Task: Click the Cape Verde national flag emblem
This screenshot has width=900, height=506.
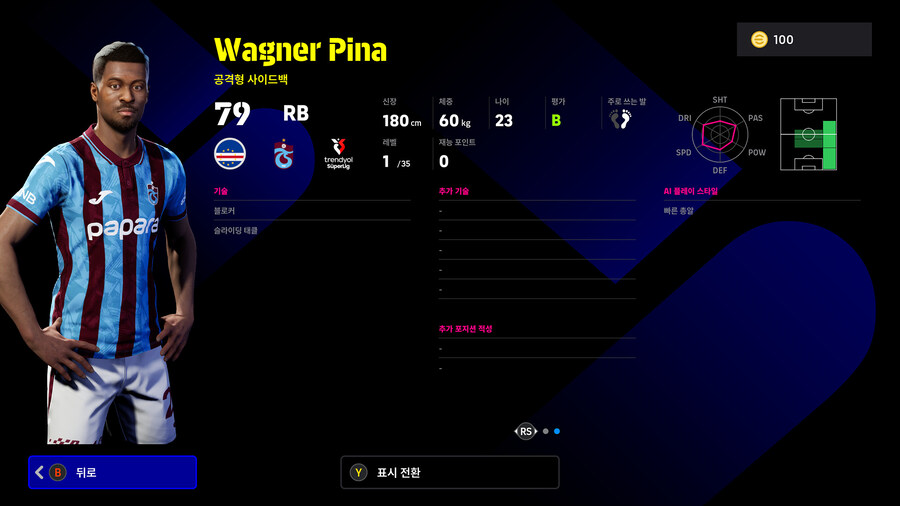Action: tap(230, 154)
